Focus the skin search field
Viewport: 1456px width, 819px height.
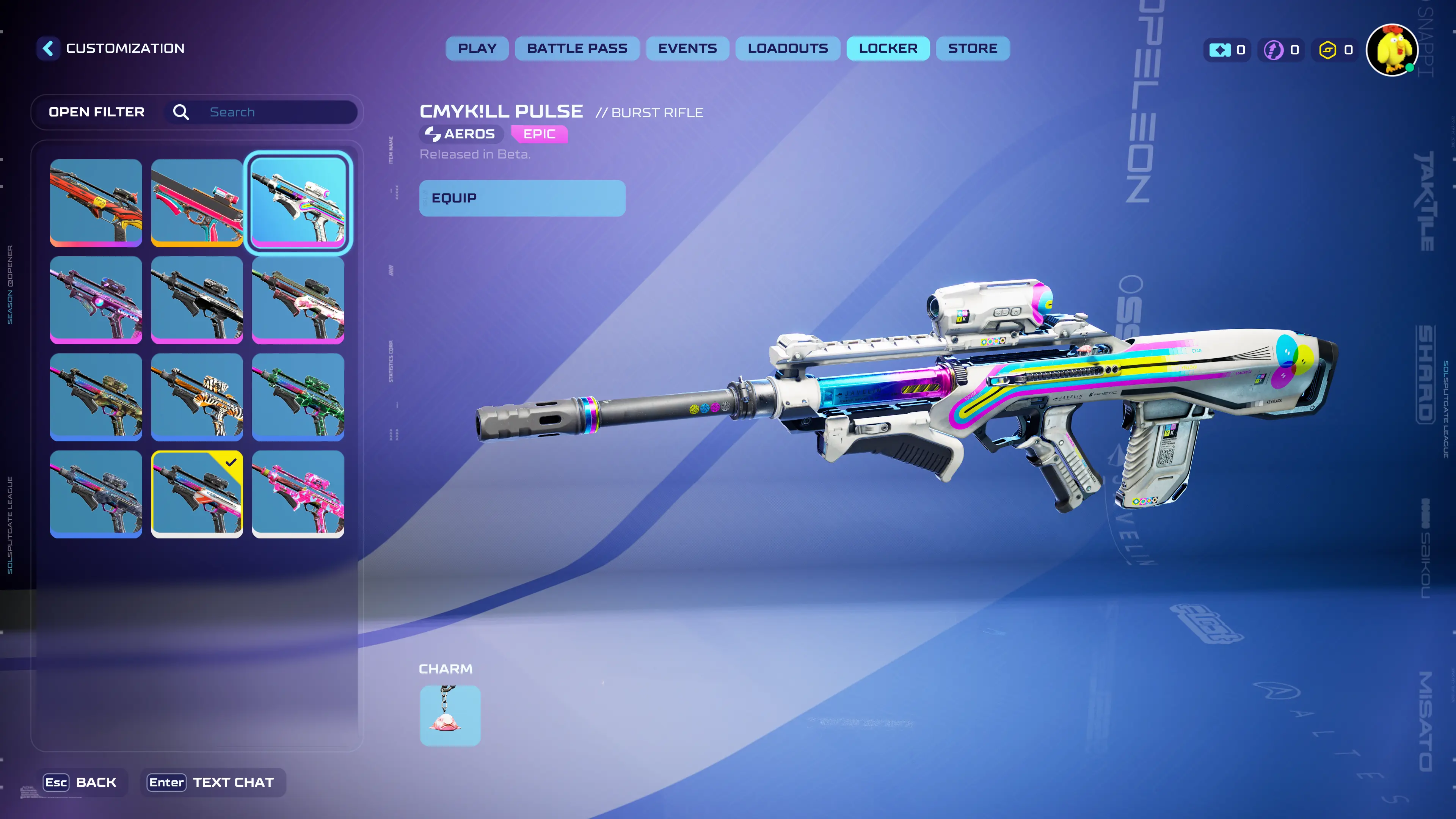[x=277, y=112]
